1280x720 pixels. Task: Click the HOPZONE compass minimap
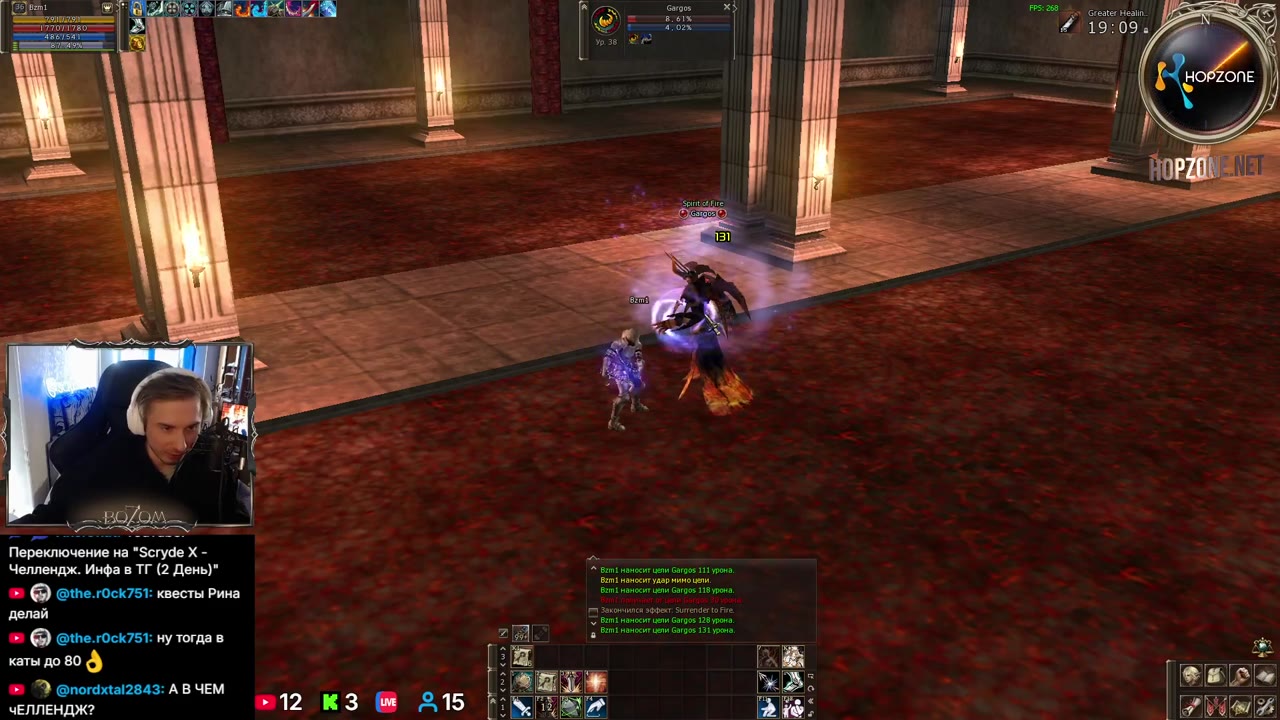tap(1207, 77)
